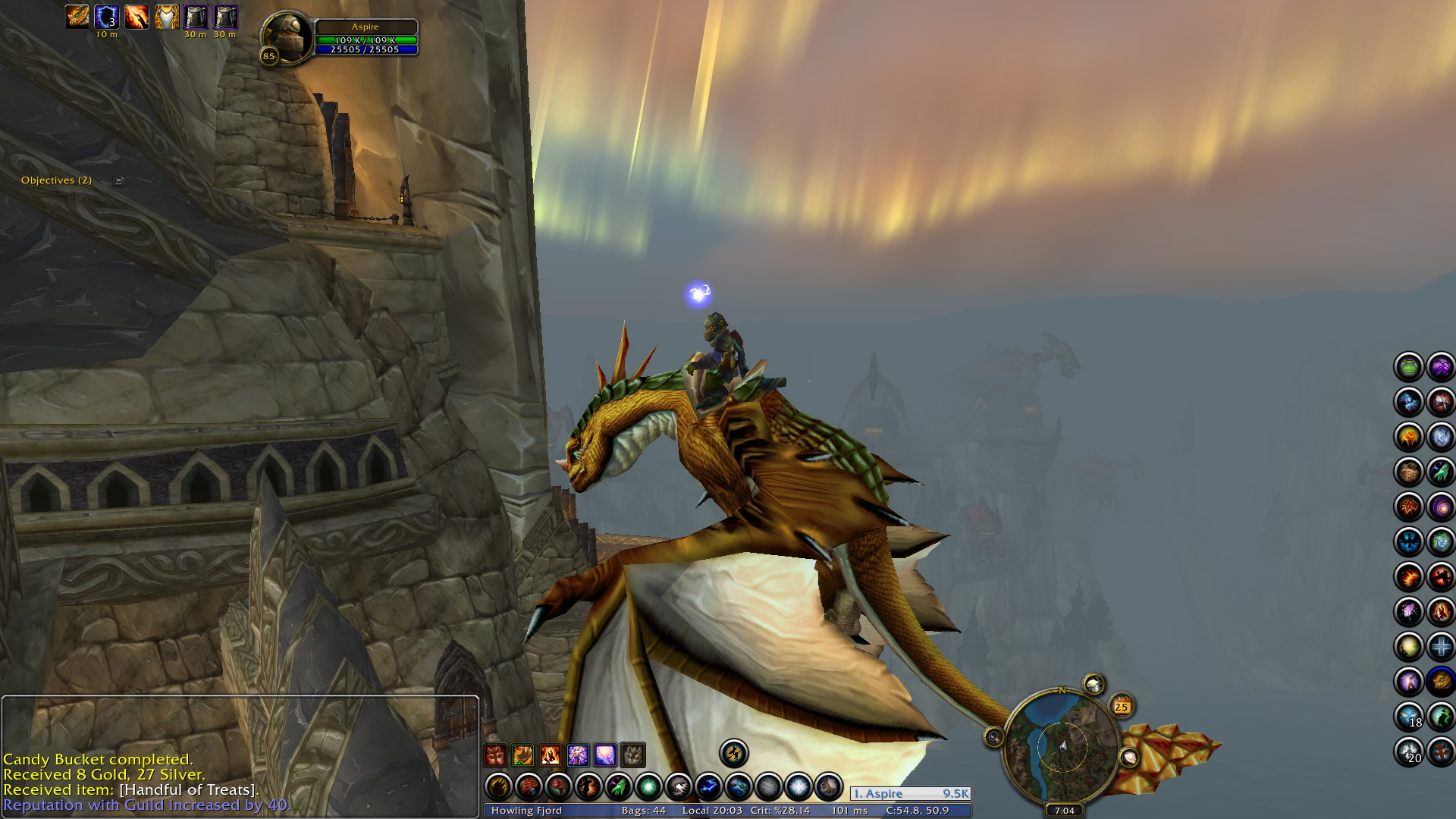1456x819 pixels.
Task: Cast the blue lightning bolt ability
Action: point(708,787)
